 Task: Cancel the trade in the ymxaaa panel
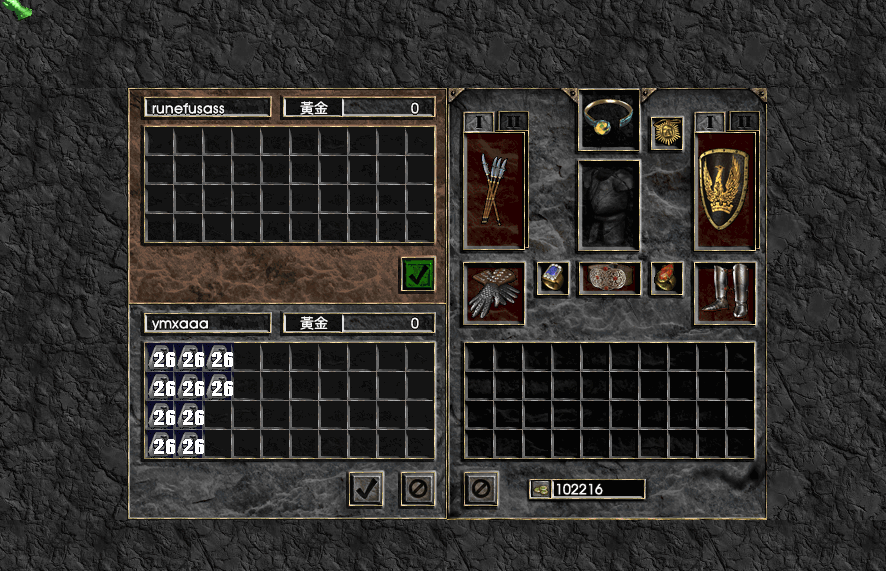[x=417, y=489]
